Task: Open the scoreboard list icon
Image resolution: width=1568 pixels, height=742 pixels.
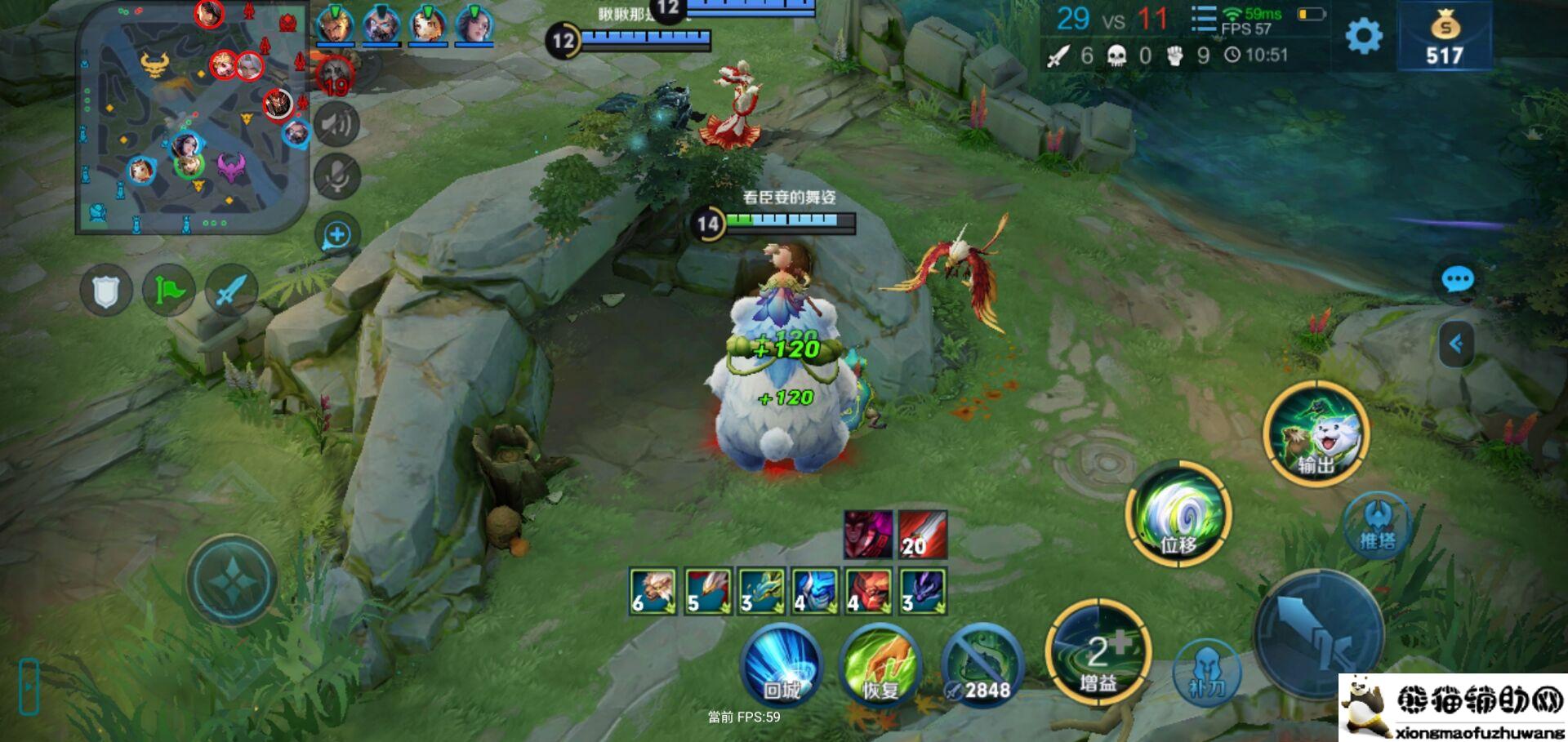Action: pyautogui.click(x=1203, y=20)
